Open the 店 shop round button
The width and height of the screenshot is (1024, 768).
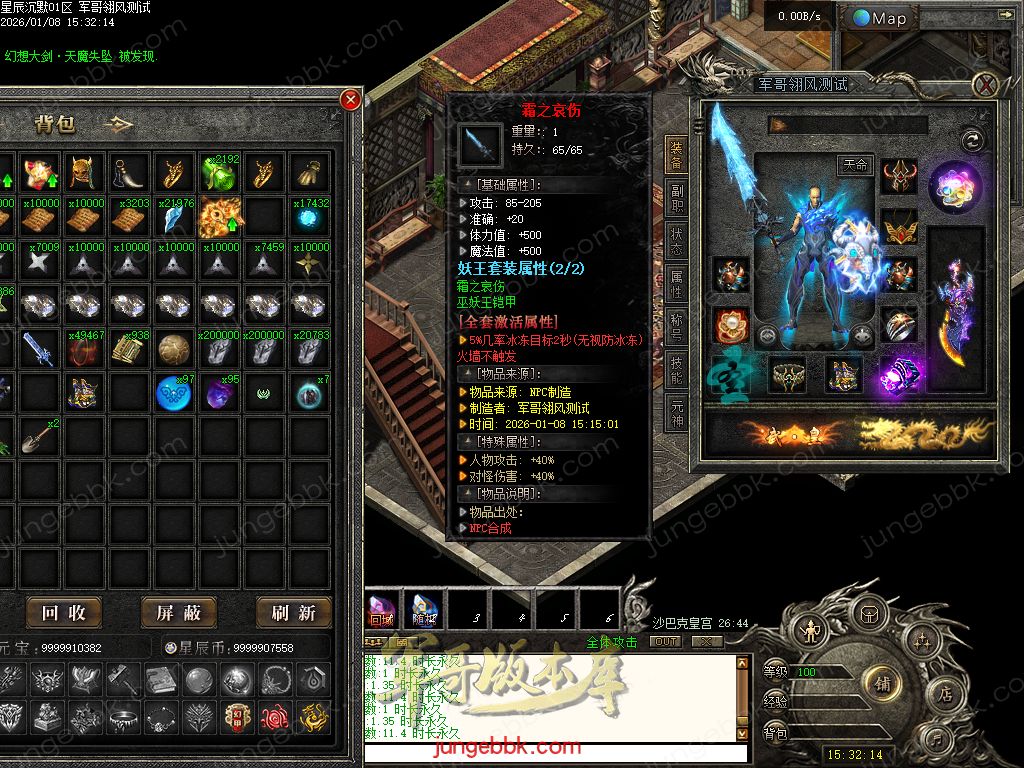click(944, 692)
